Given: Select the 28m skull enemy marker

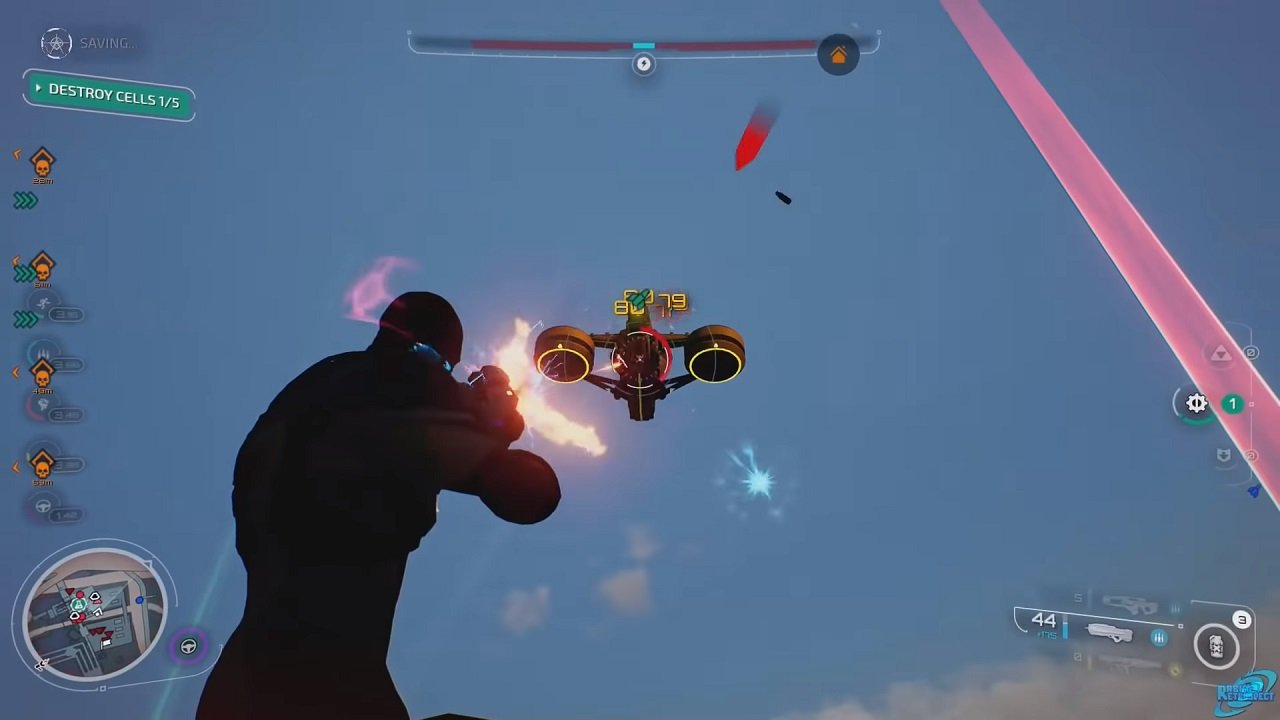Looking at the screenshot, I should [x=41, y=162].
